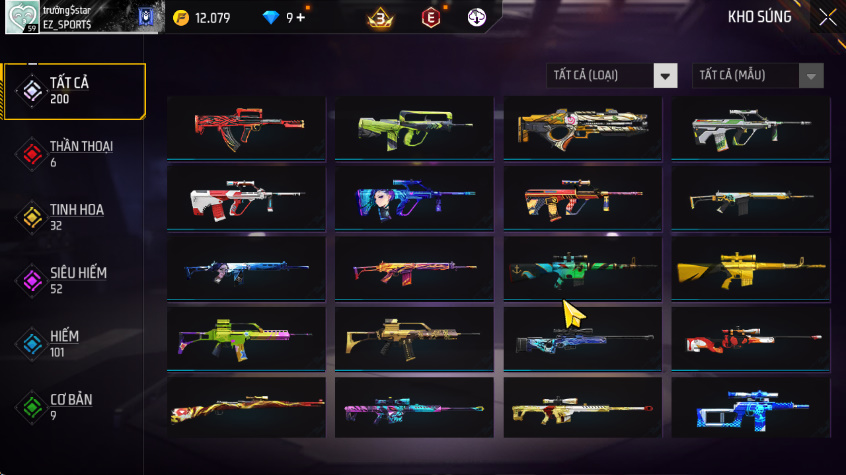Viewport: 846px width, 475px height.
Task: Choose the blue VSS skin thumbnail
Action: click(750, 408)
